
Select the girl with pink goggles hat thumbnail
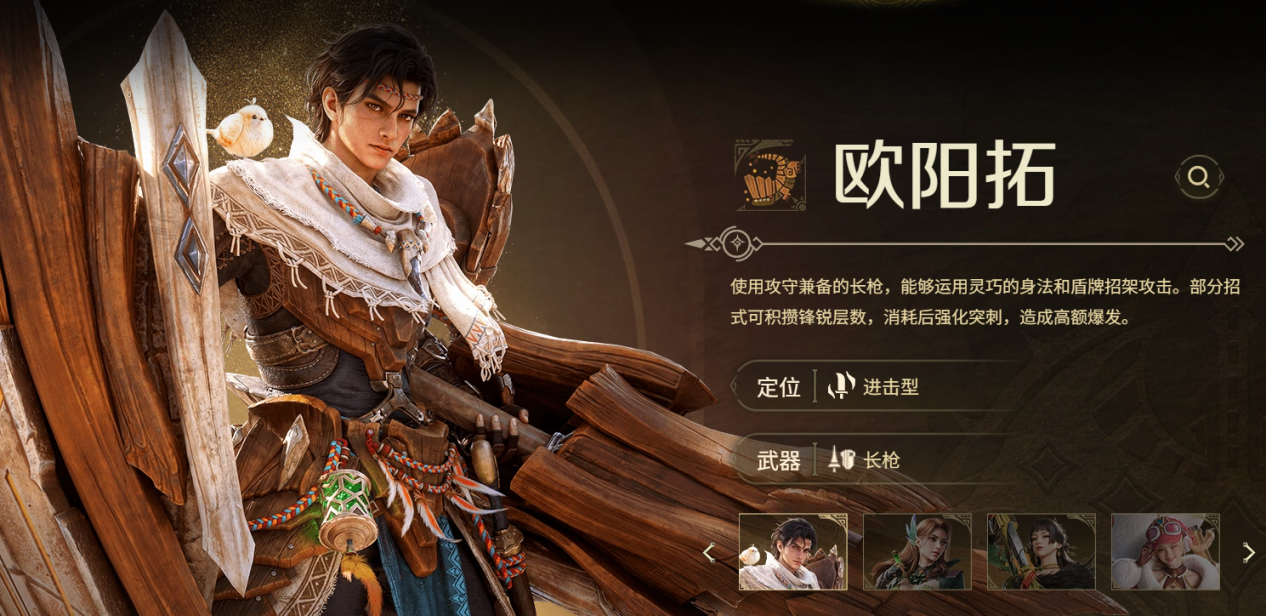coord(1165,552)
